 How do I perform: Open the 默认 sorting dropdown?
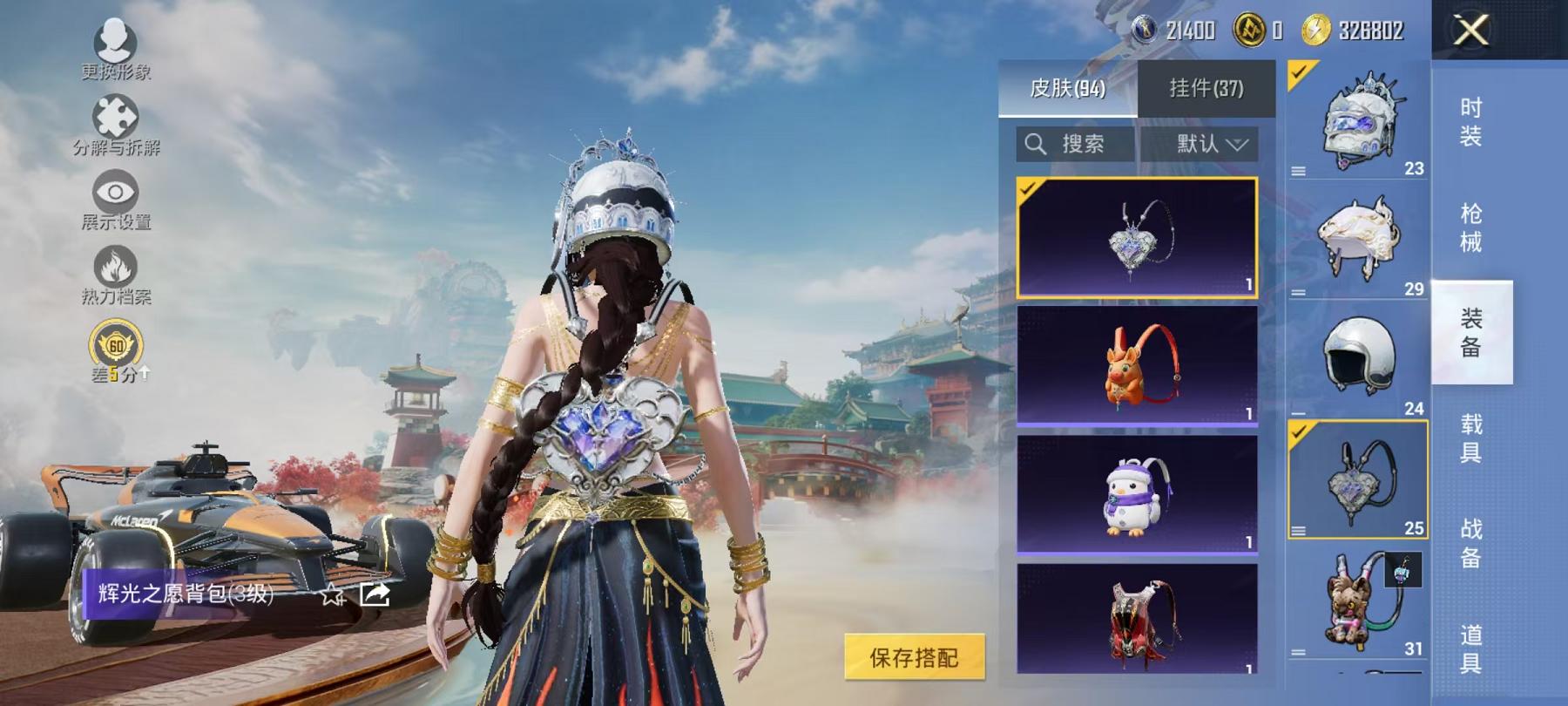point(1209,145)
